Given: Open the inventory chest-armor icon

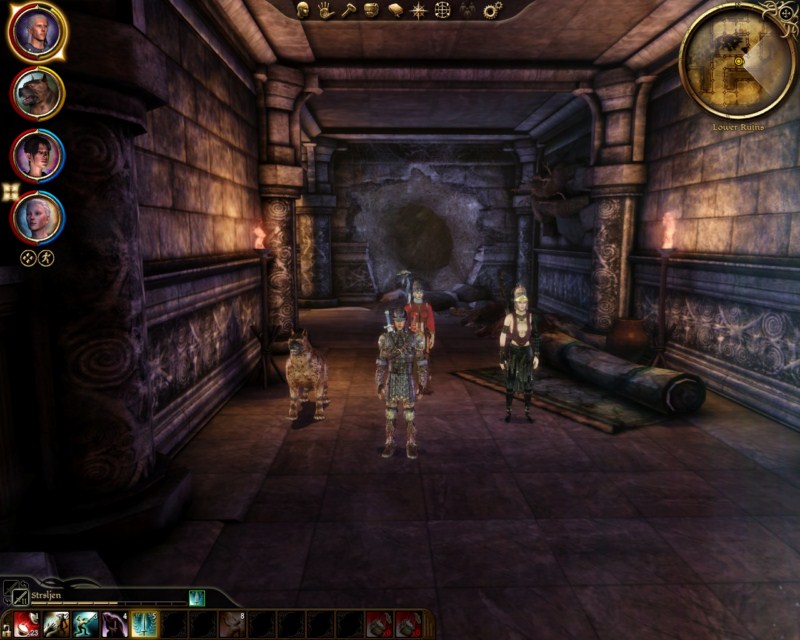Looking at the screenshot, I should coord(371,10).
